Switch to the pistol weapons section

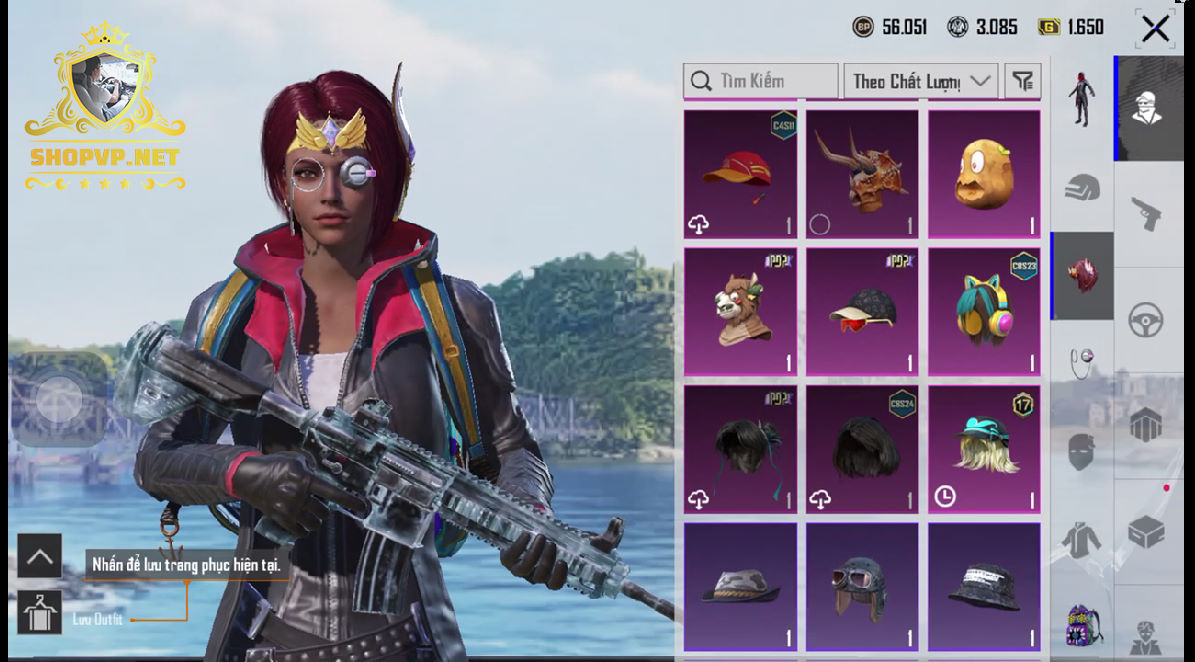point(1146,212)
